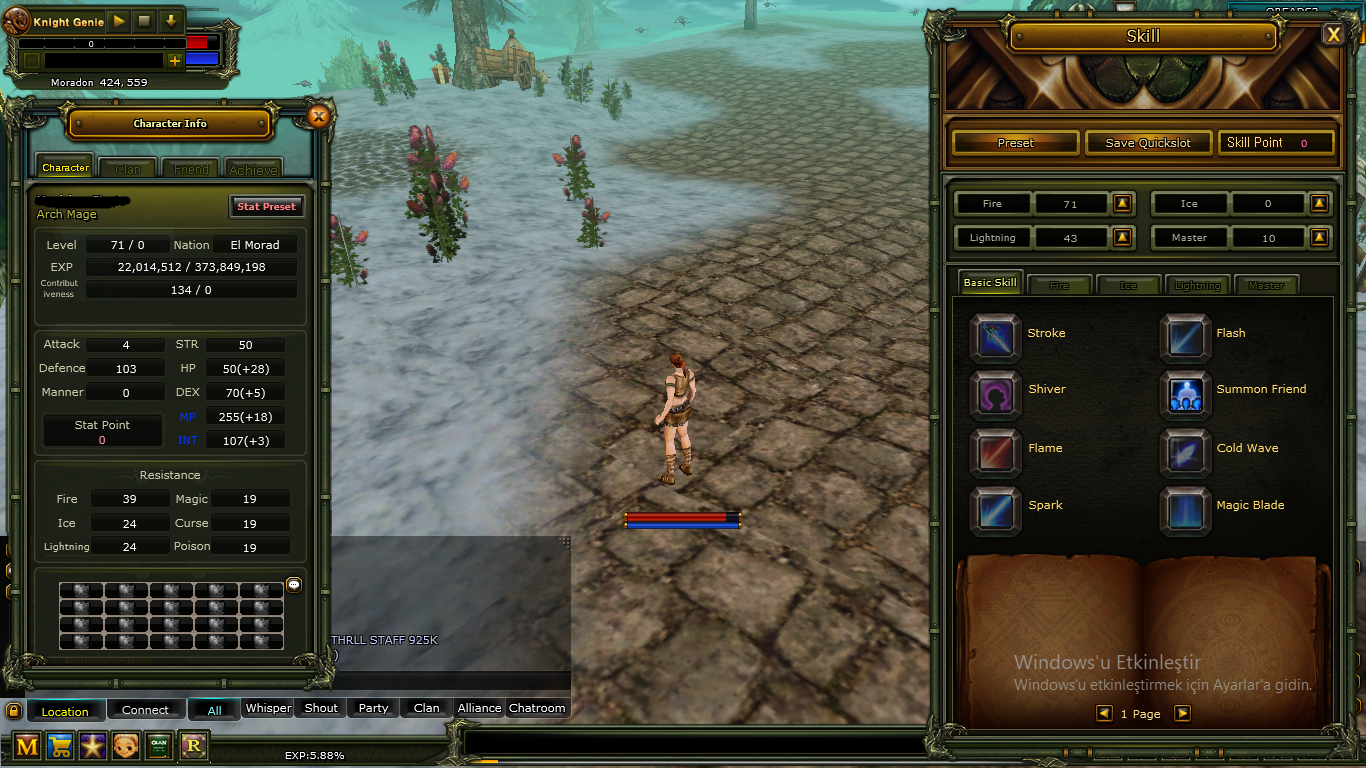Click the up arrow next to Lightning 43
The height and width of the screenshot is (768, 1366).
1122,237
